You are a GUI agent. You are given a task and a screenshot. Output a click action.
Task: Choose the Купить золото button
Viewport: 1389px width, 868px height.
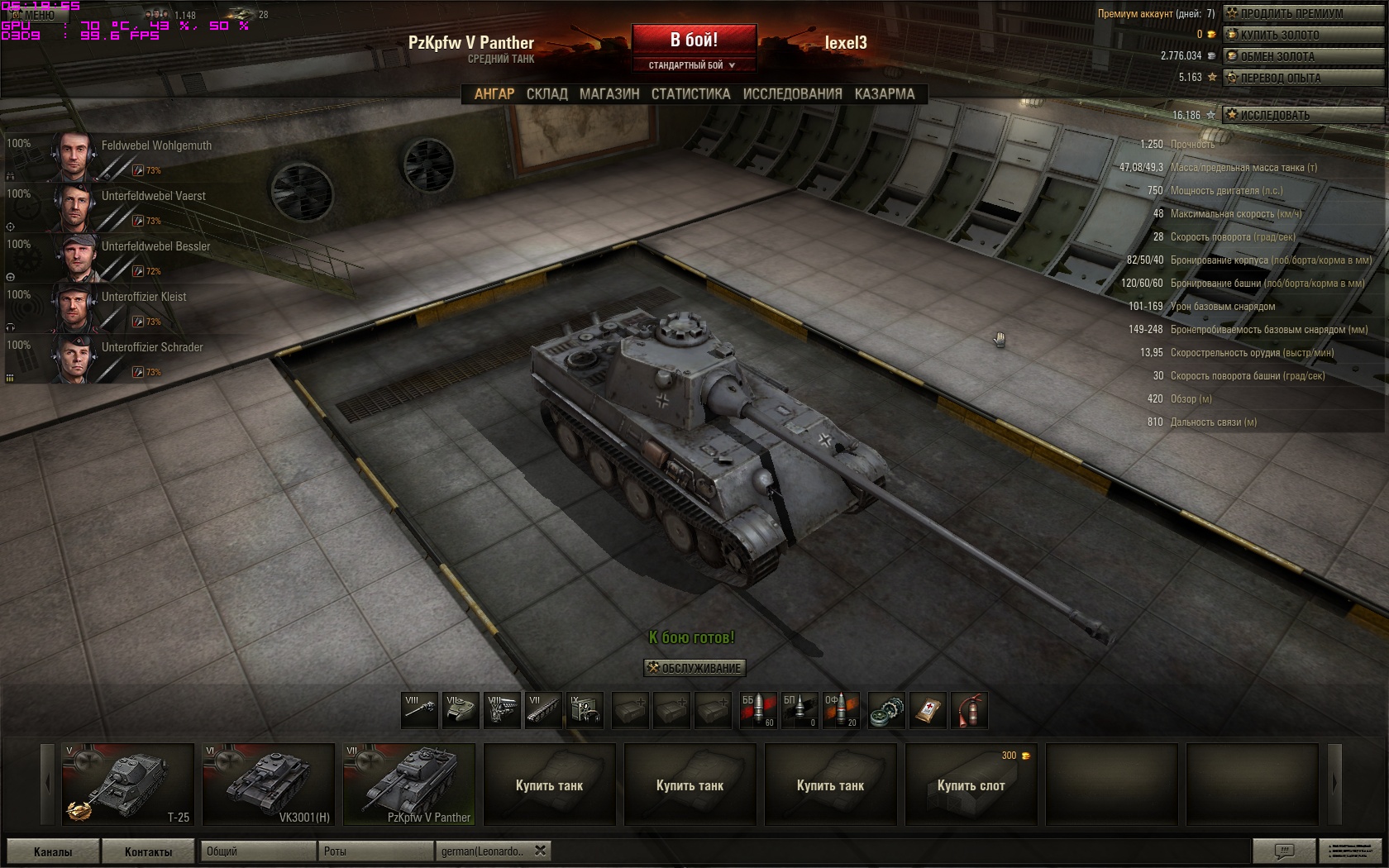pyautogui.click(x=1291, y=35)
